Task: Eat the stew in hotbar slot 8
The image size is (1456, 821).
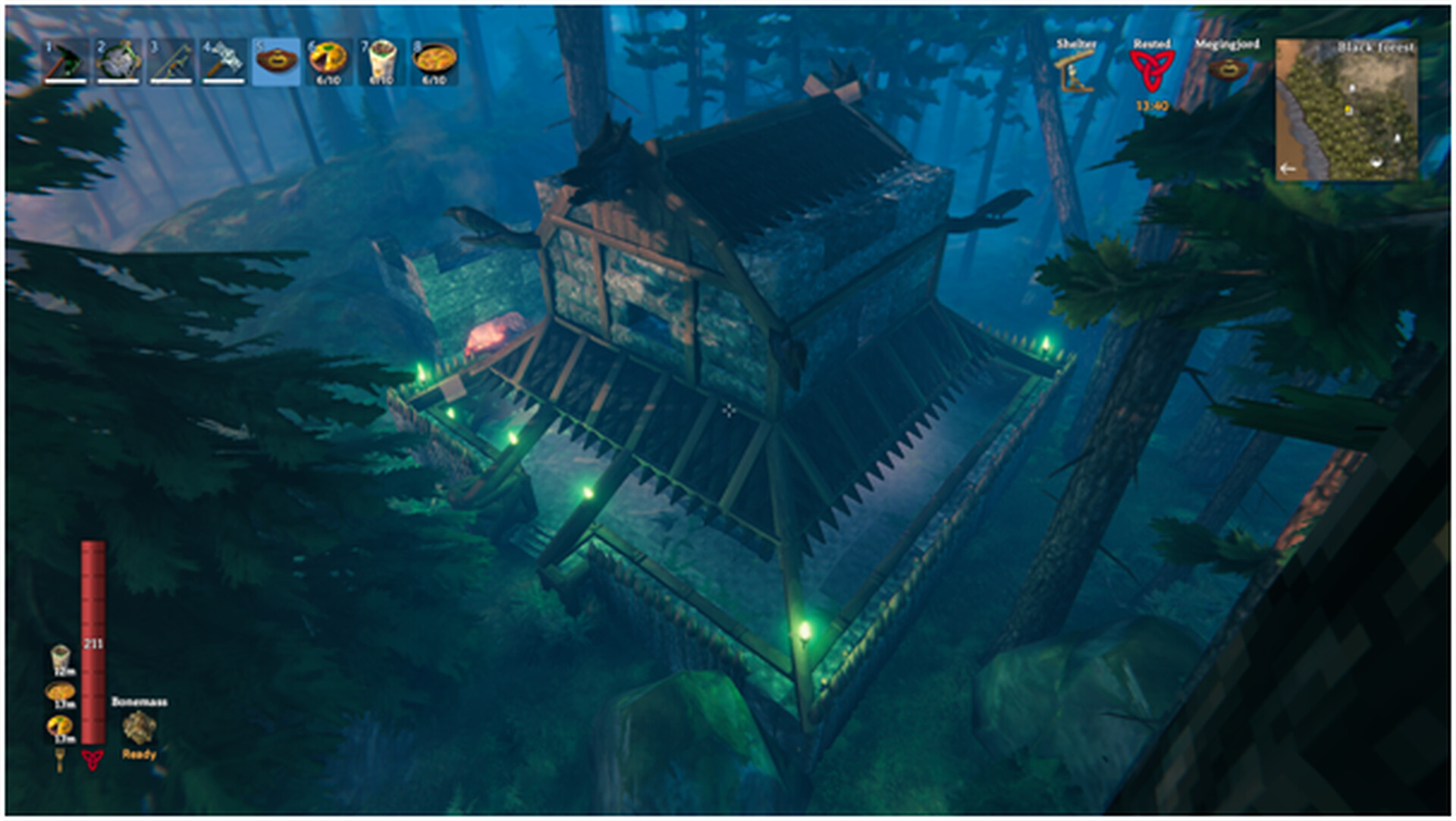Action: click(433, 61)
